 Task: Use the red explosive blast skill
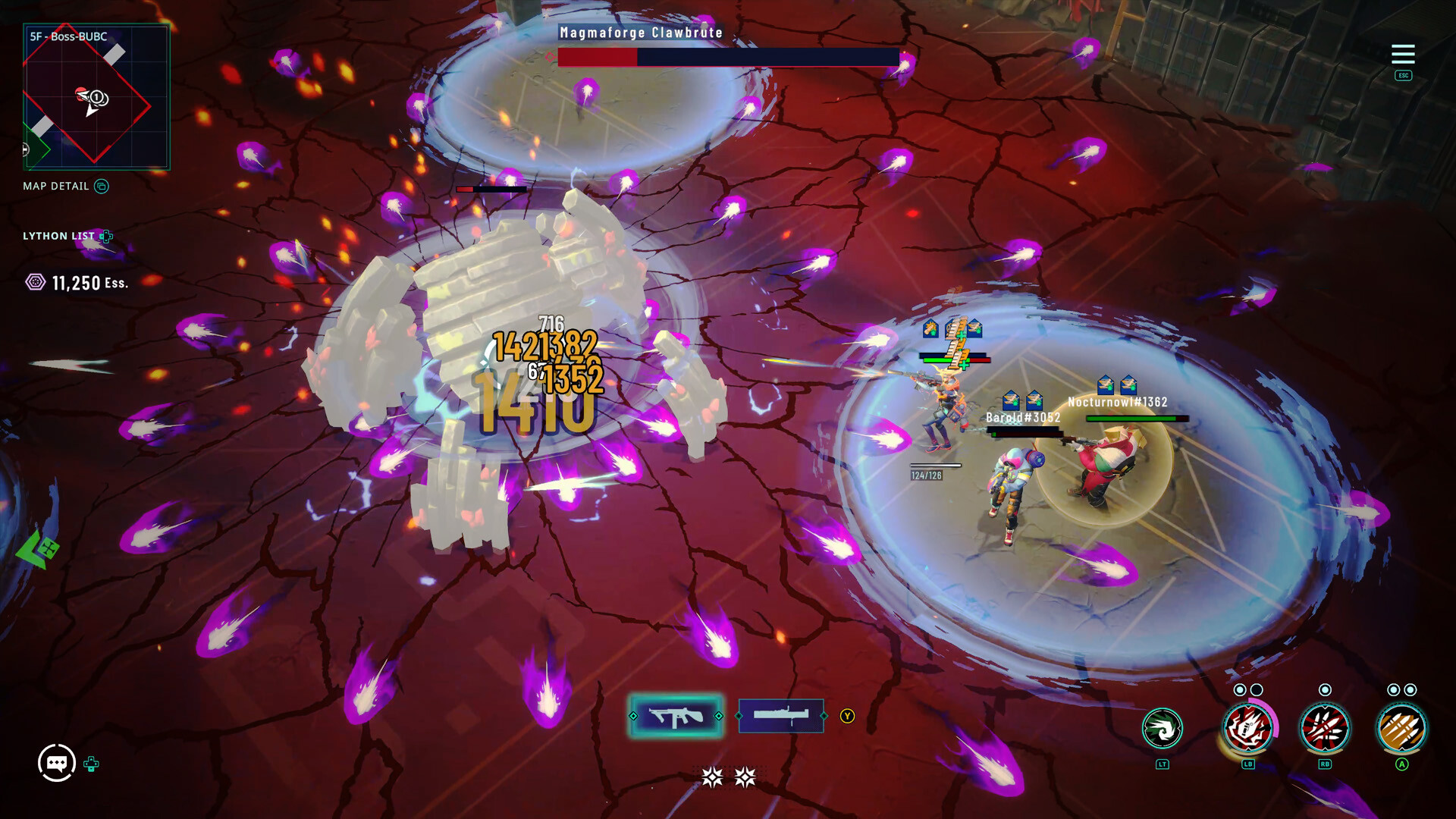click(x=1248, y=729)
